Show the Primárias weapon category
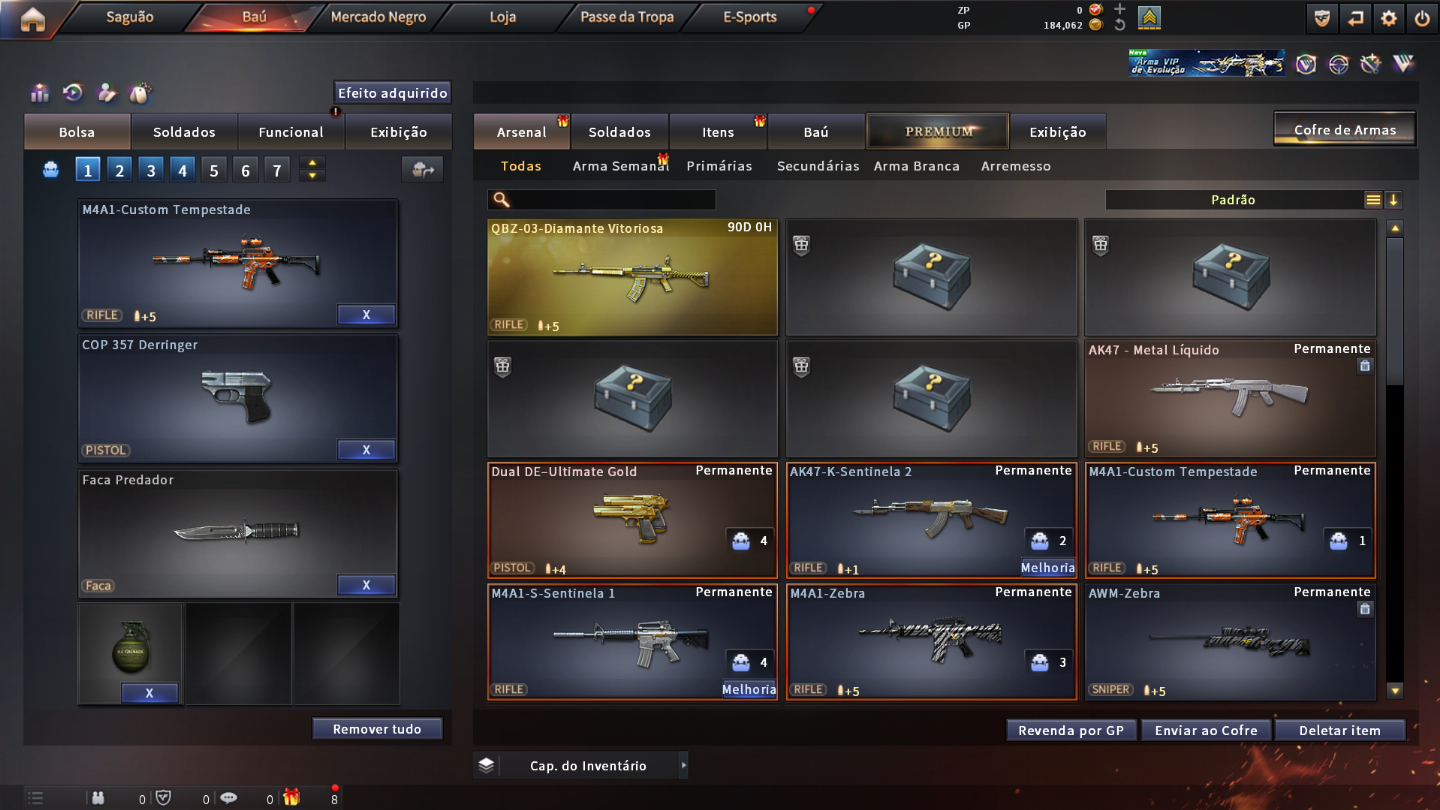 pyautogui.click(x=719, y=166)
